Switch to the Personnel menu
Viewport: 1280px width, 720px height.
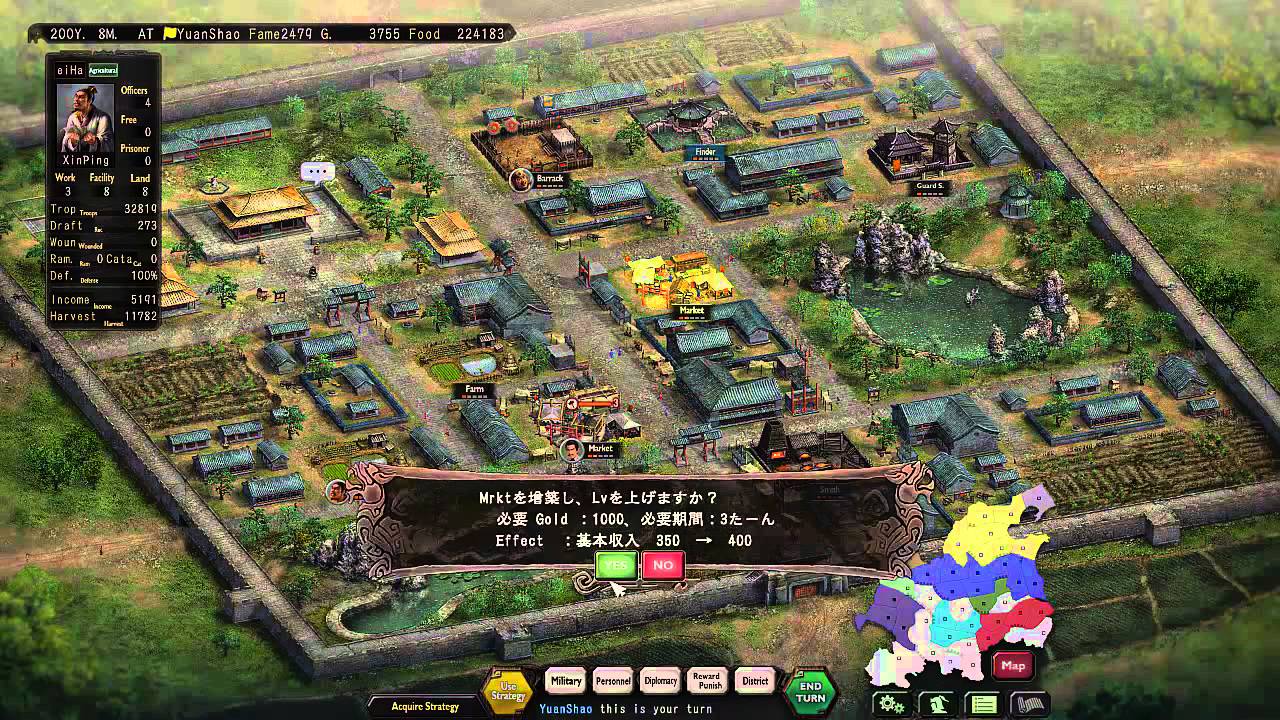[612, 681]
